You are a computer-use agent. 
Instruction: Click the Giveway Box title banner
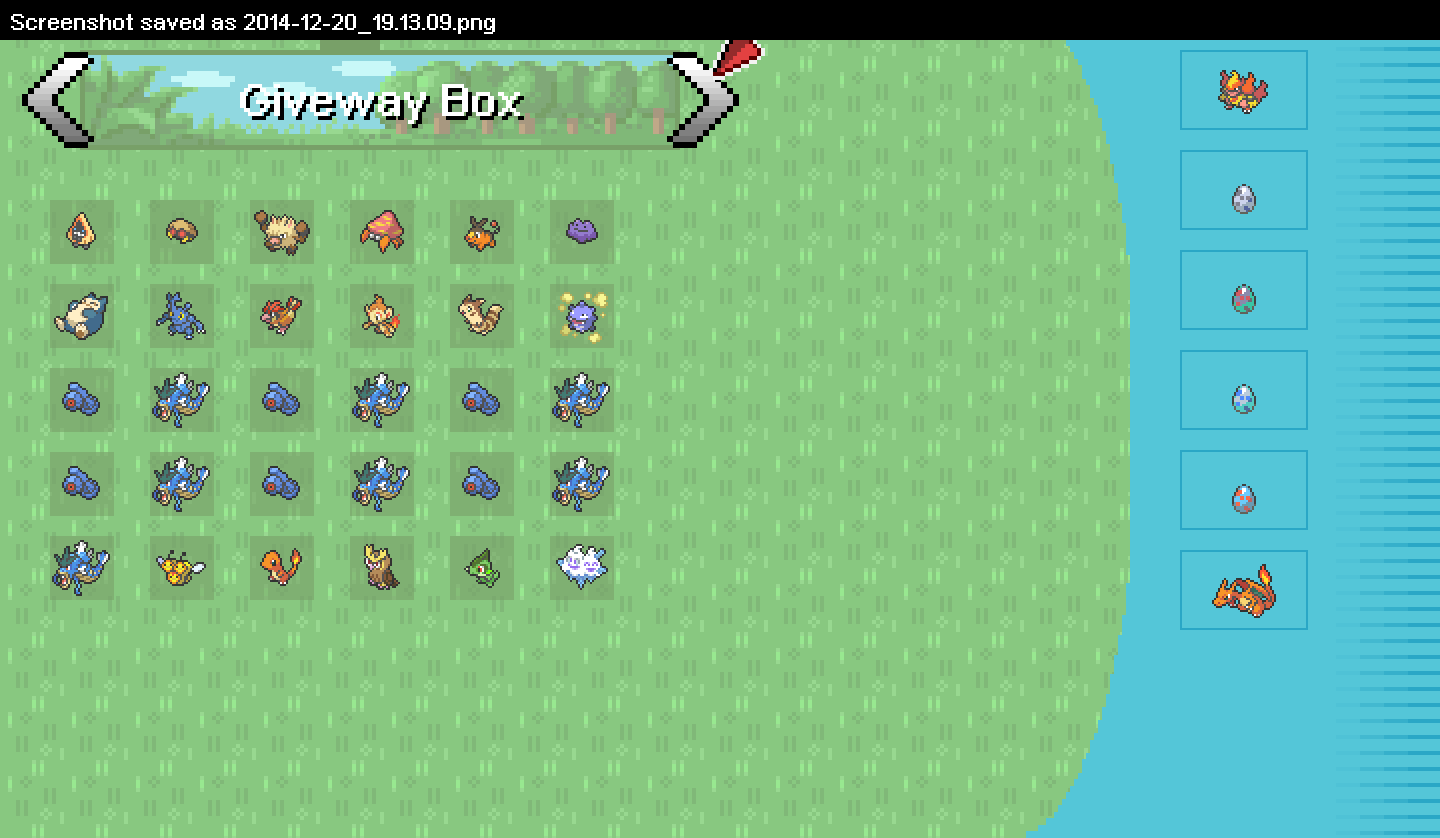[380, 100]
